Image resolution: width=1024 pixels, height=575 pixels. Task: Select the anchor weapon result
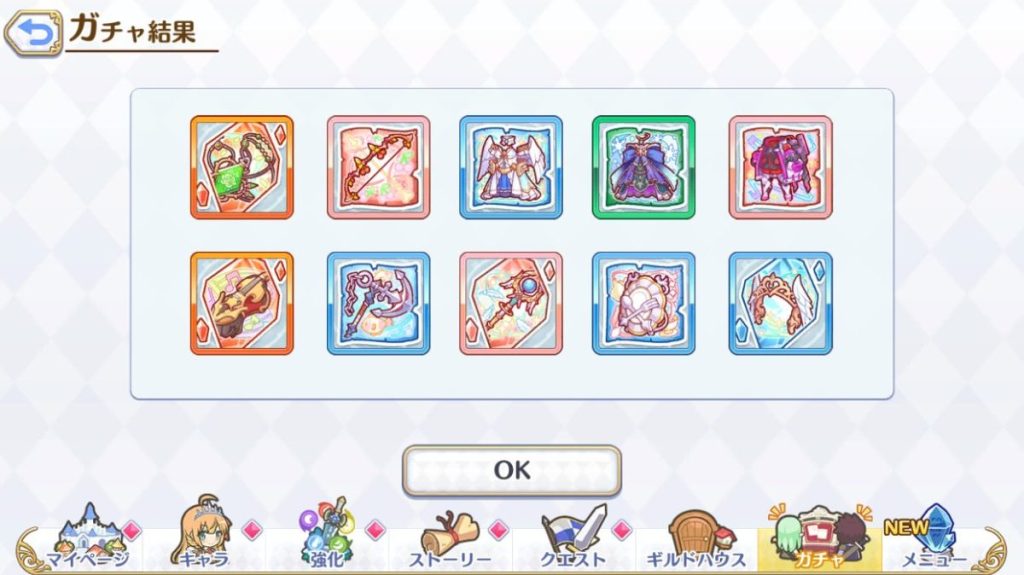click(x=379, y=303)
